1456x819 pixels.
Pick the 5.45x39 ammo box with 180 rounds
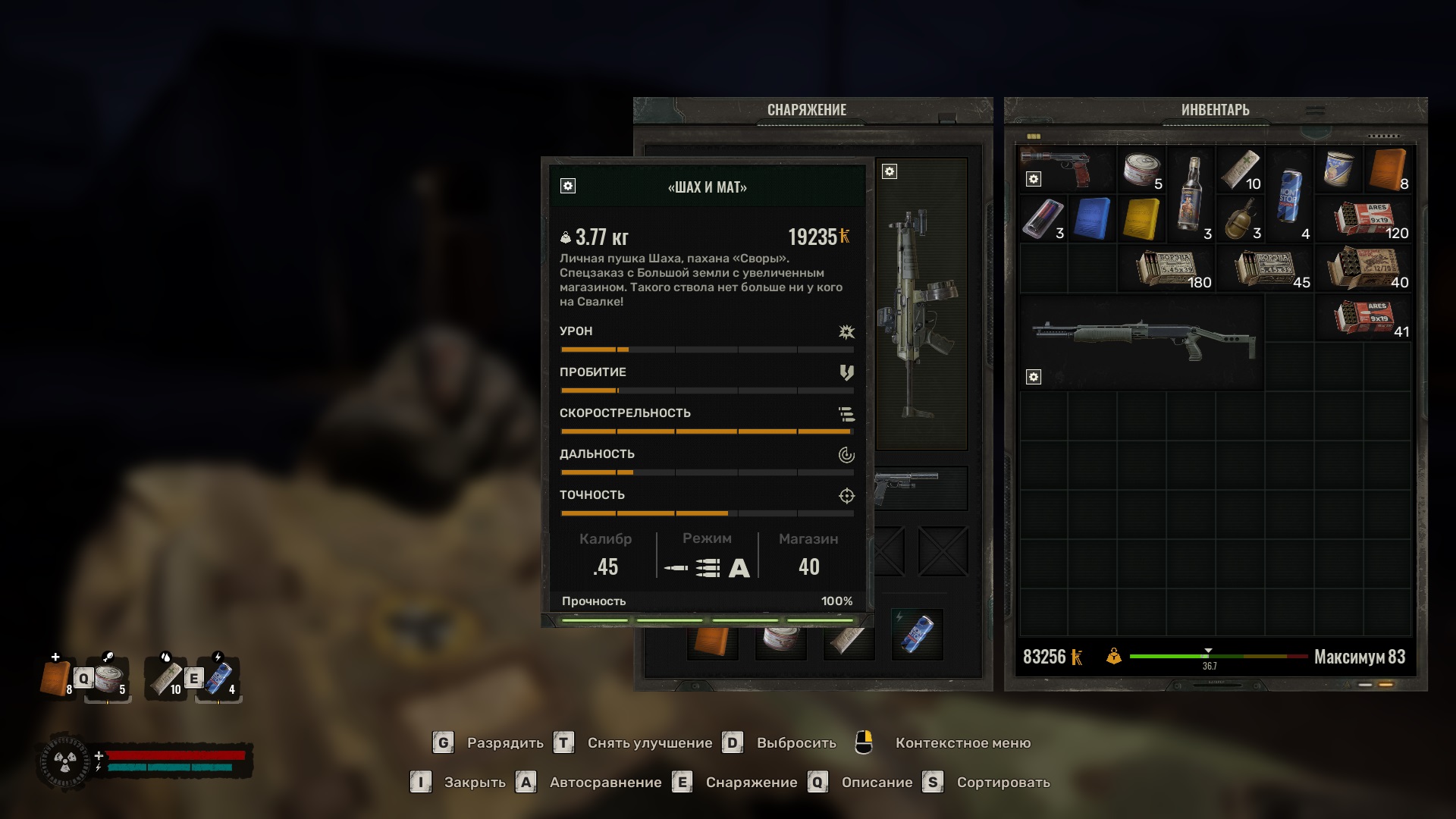pos(1166,268)
